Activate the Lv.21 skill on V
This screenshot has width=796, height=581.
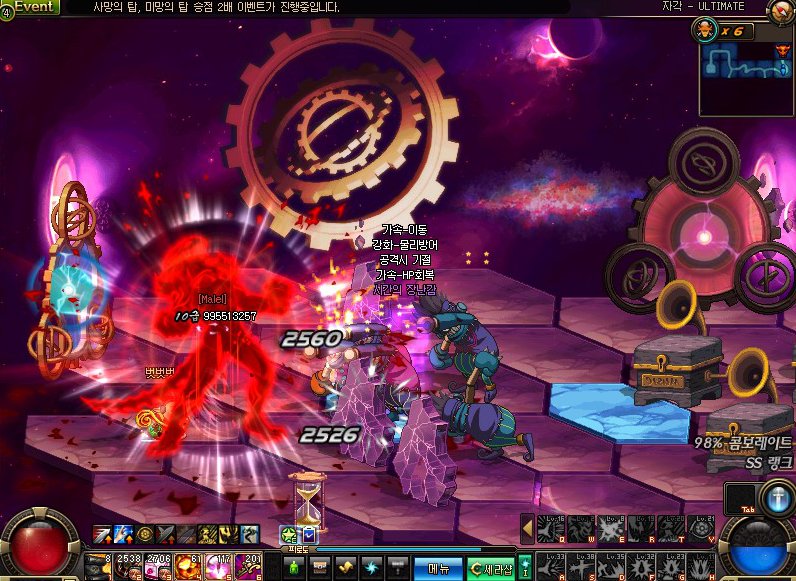click(x=702, y=529)
